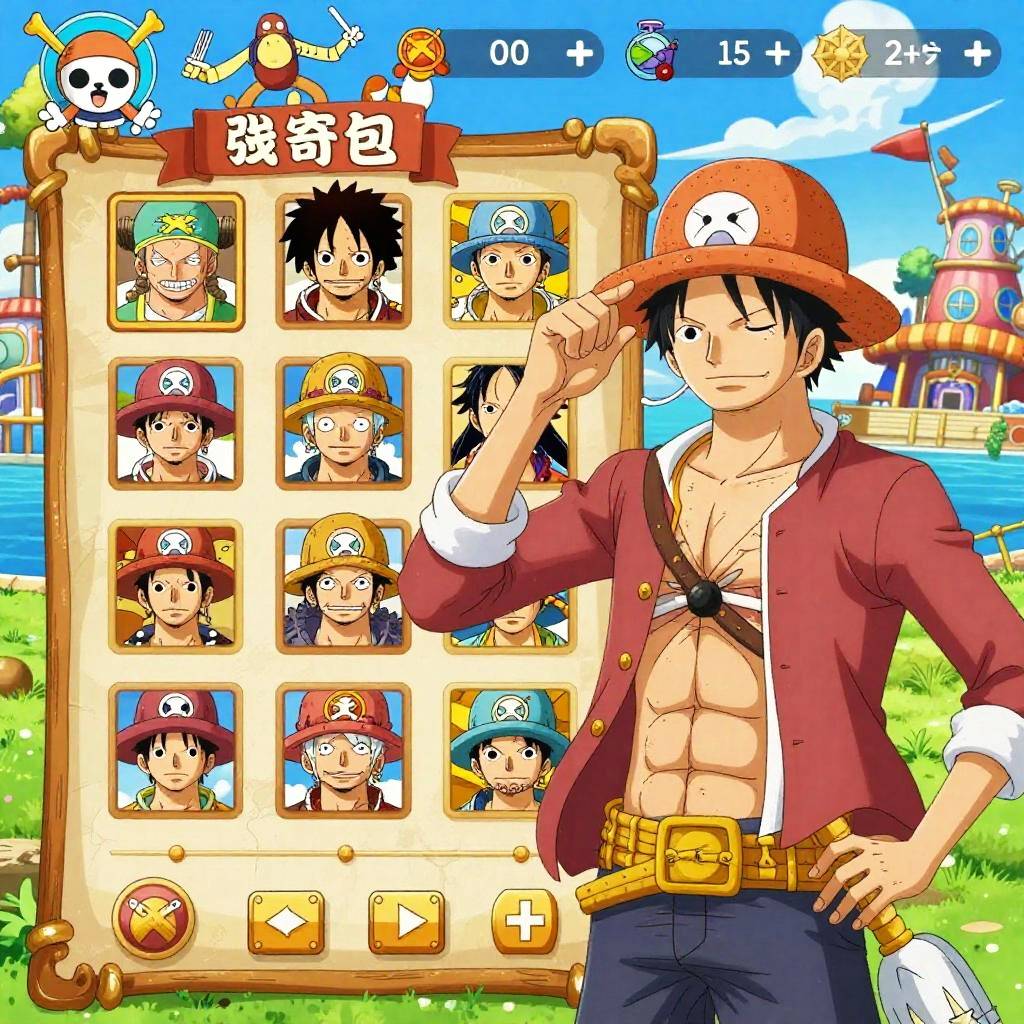Choose the teal hat goatee character portrait
This screenshot has height=1024, width=1024.
pos(510,749)
